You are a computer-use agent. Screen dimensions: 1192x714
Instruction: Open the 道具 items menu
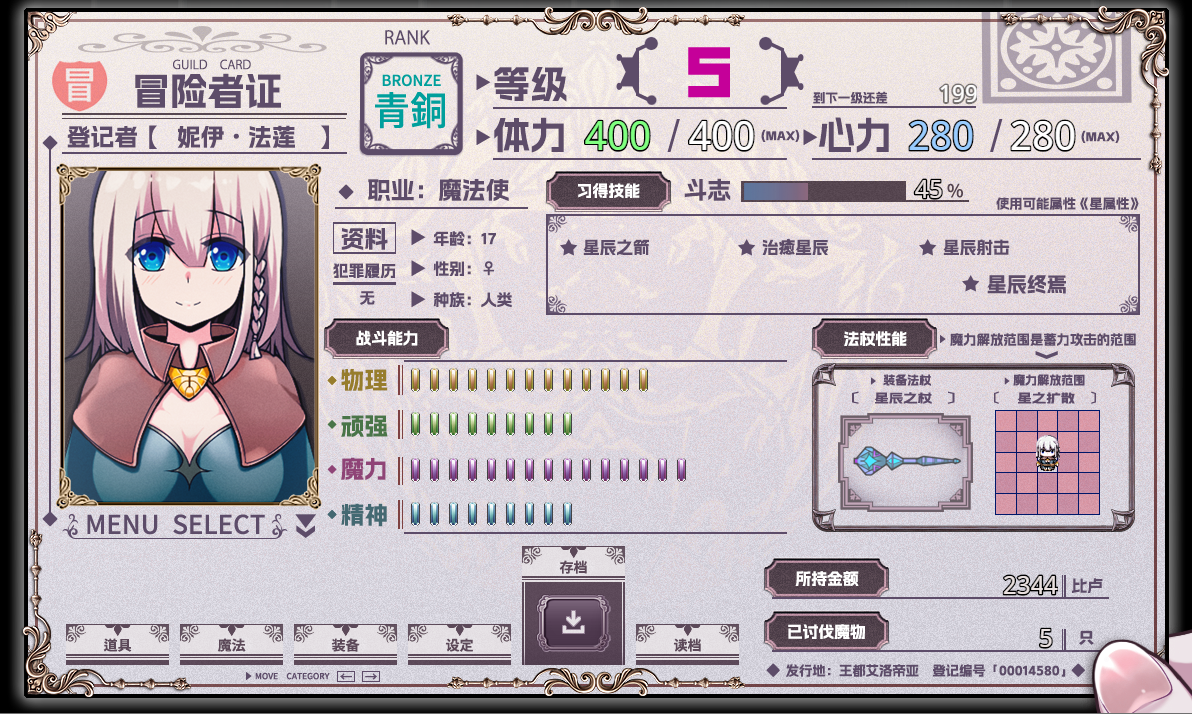pos(117,644)
